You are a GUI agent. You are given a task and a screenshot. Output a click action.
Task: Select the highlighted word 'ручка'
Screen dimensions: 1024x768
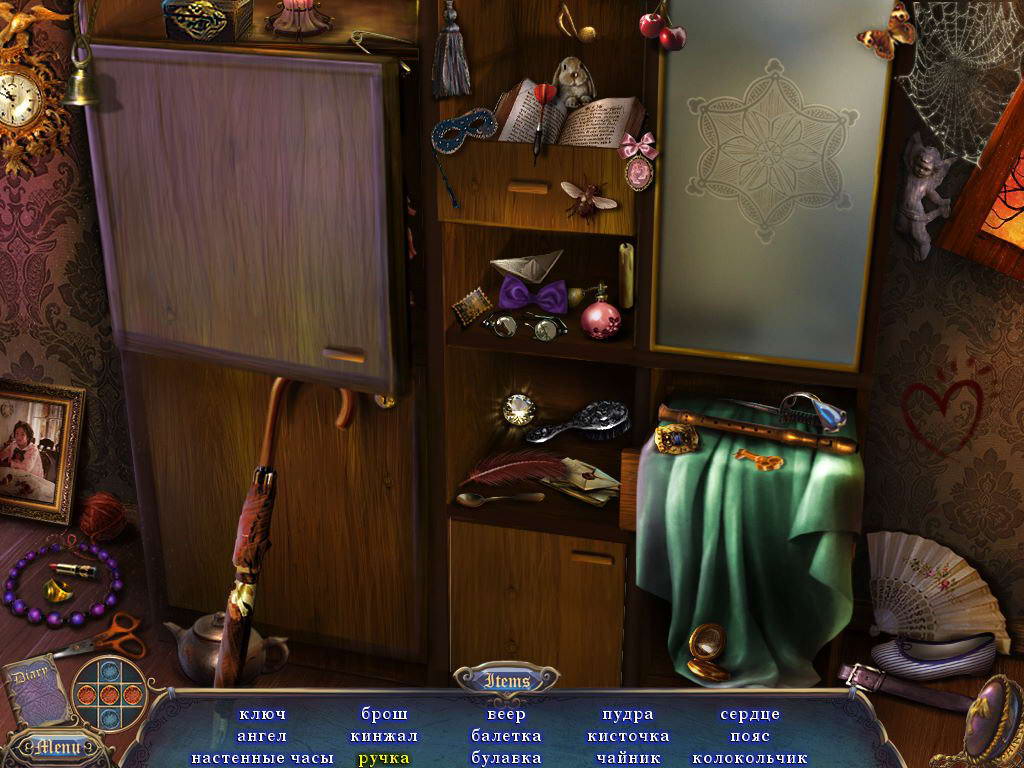pyautogui.click(x=384, y=758)
